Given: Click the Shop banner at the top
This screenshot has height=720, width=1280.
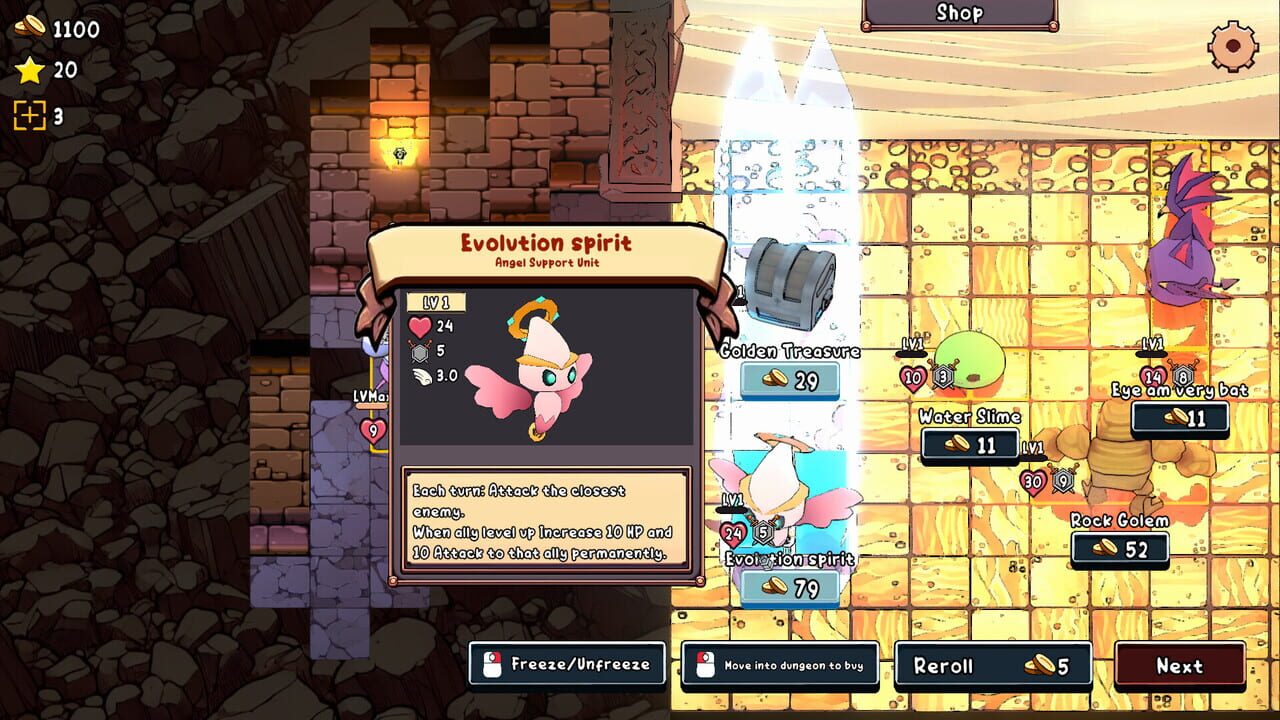Looking at the screenshot, I should (962, 13).
